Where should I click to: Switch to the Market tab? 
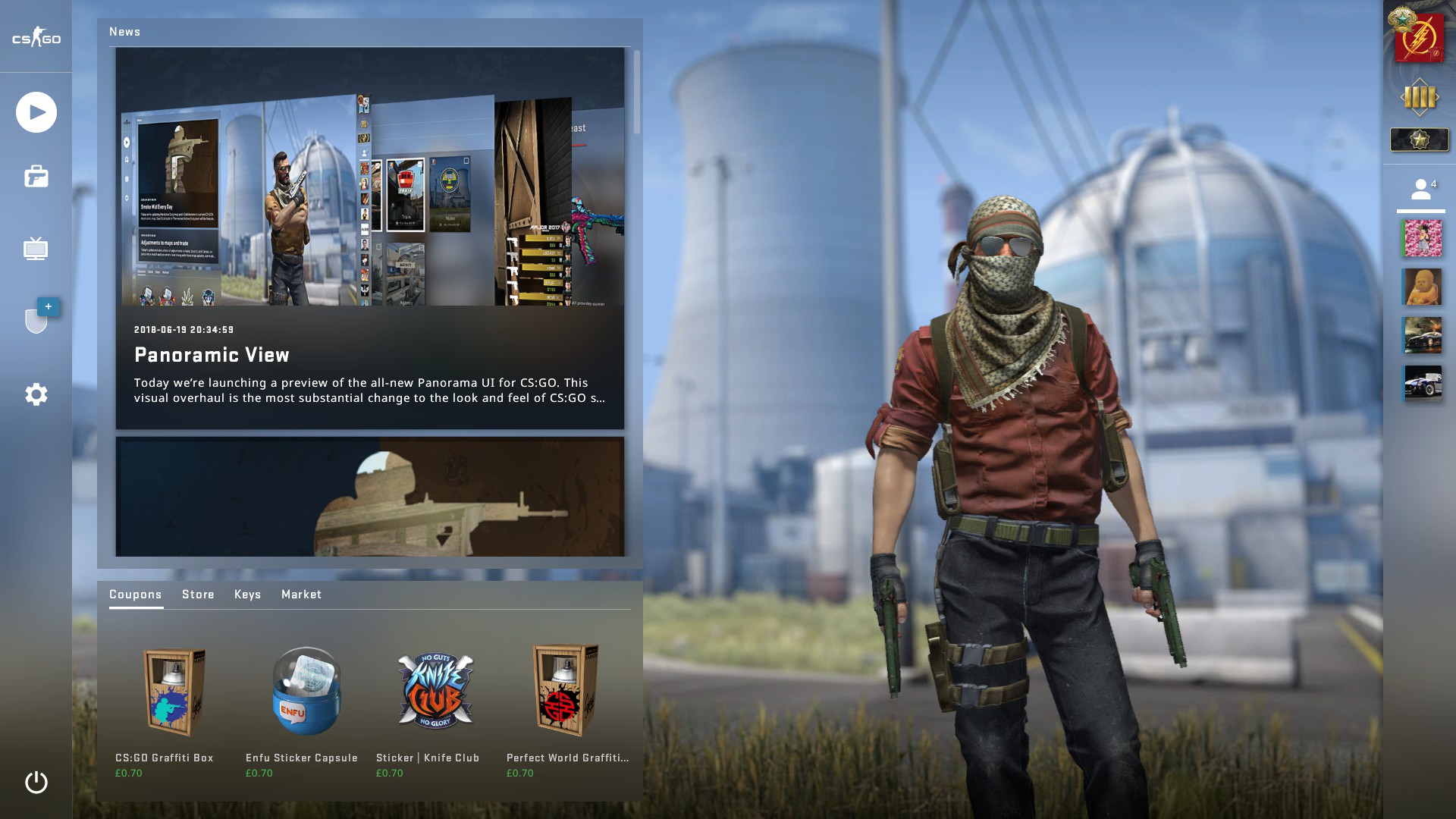pos(301,595)
